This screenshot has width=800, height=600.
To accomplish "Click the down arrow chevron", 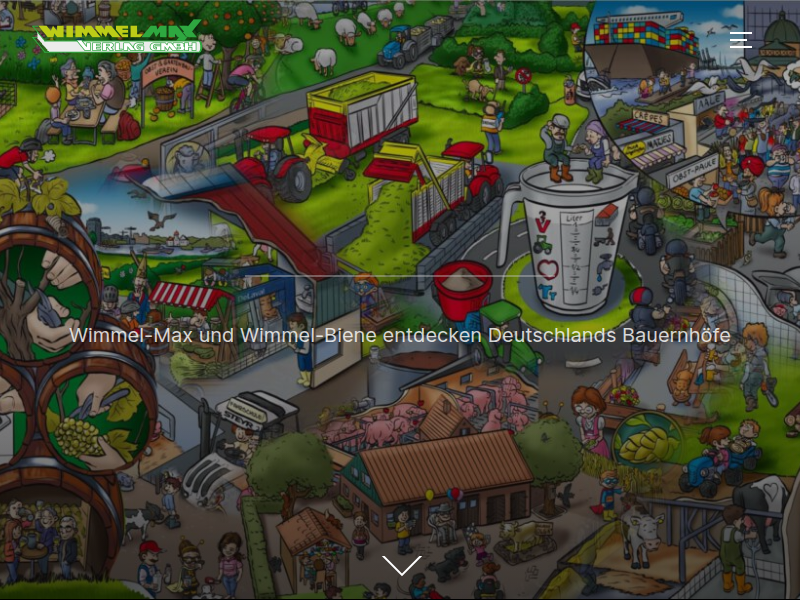I will 401,566.
